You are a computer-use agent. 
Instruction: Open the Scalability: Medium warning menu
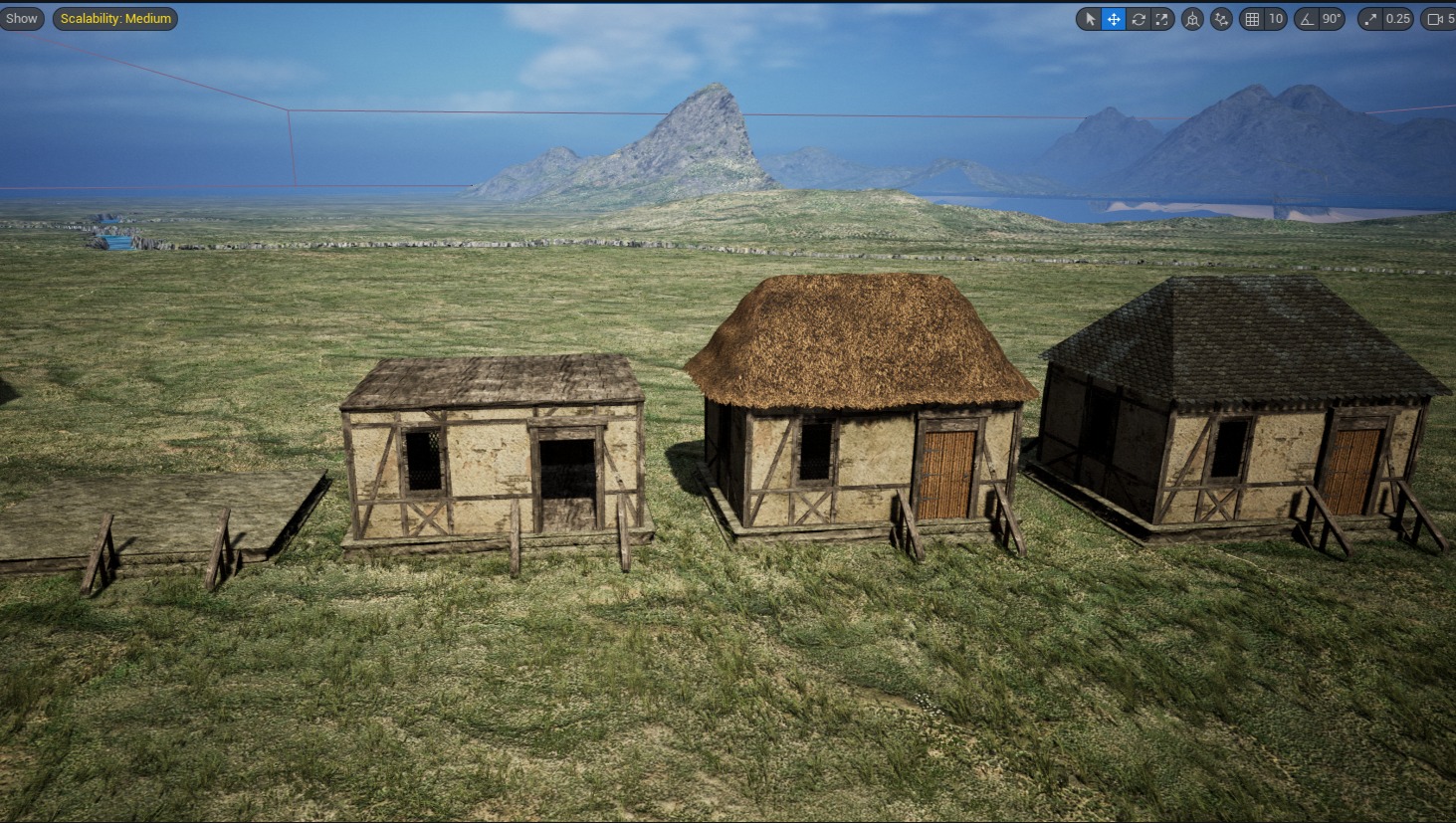[115, 19]
